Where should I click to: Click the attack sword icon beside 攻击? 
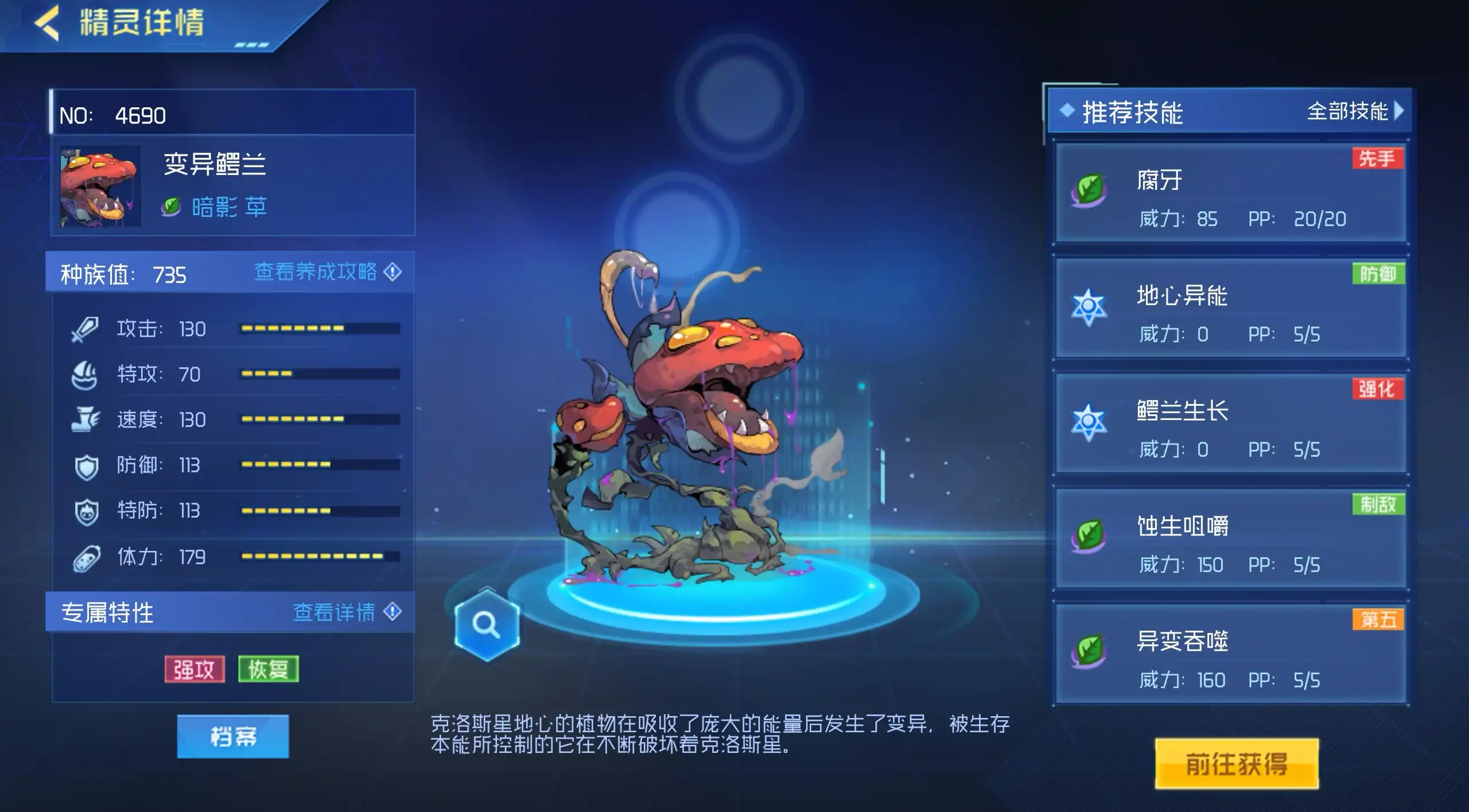86,329
